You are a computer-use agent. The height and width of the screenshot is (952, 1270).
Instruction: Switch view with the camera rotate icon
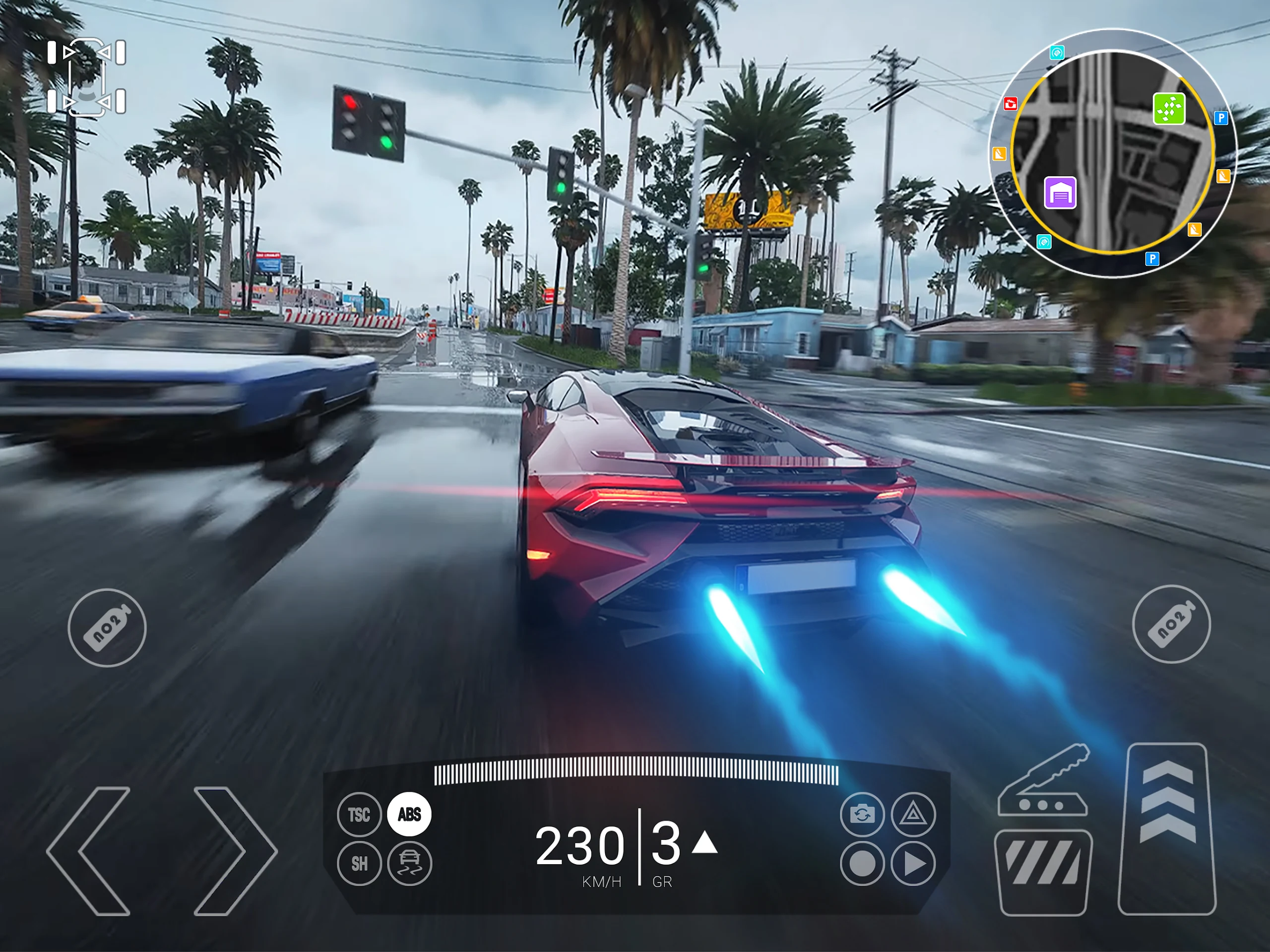[862, 814]
